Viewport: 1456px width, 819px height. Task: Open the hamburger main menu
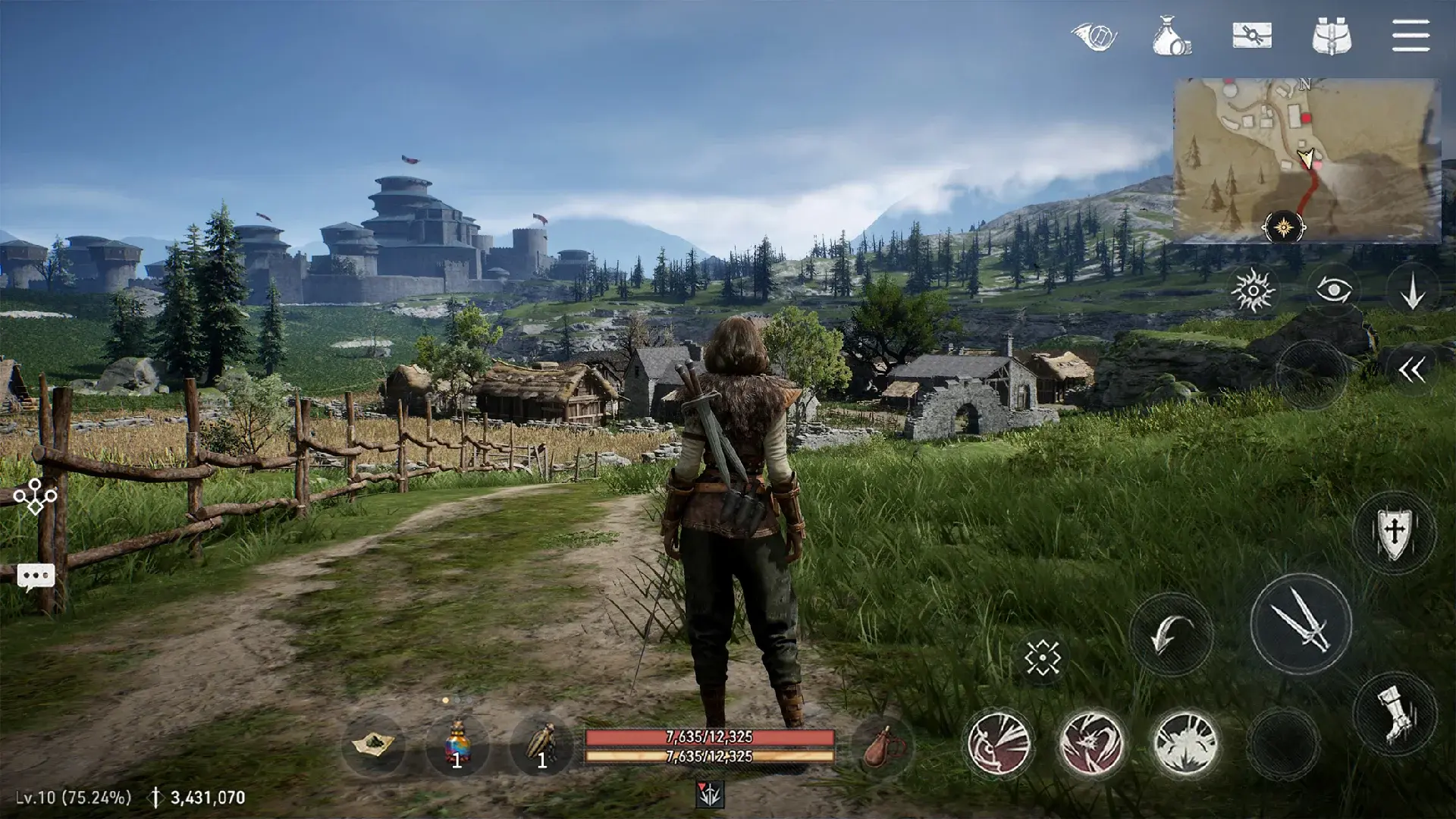pyautogui.click(x=1410, y=36)
